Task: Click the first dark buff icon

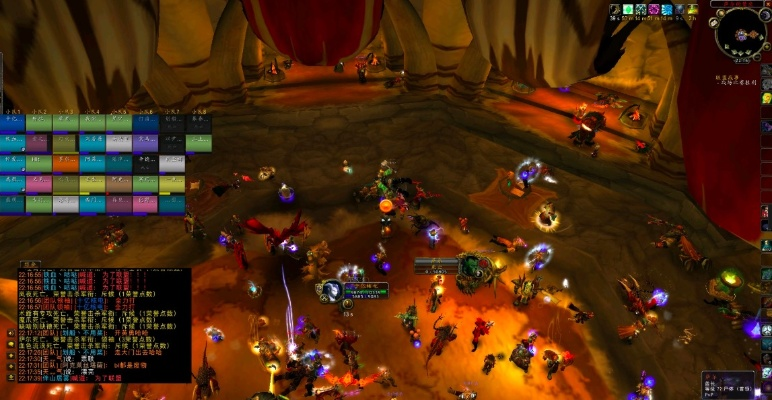Action: point(615,10)
